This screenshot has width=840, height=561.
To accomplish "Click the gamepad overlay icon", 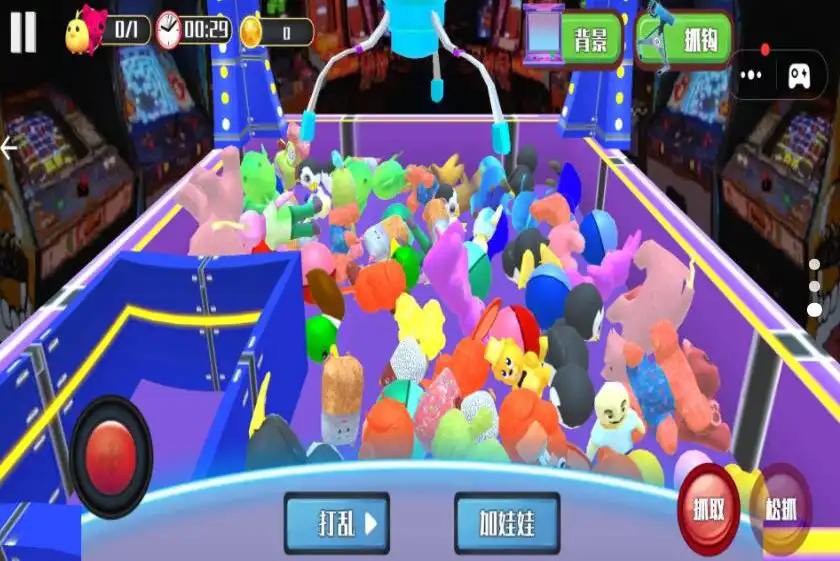I will (799, 74).
